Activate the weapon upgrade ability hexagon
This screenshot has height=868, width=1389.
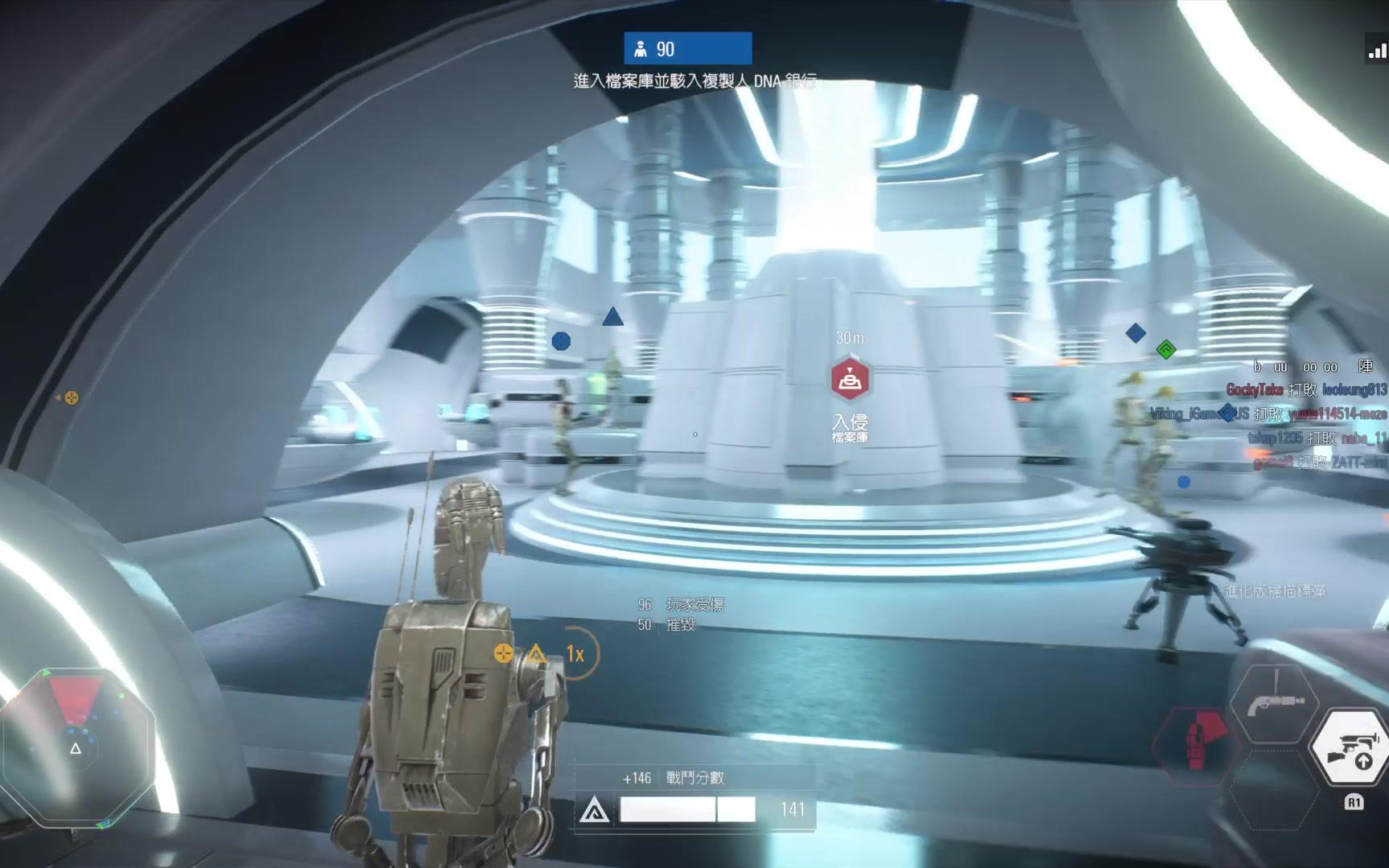tap(1351, 748)
